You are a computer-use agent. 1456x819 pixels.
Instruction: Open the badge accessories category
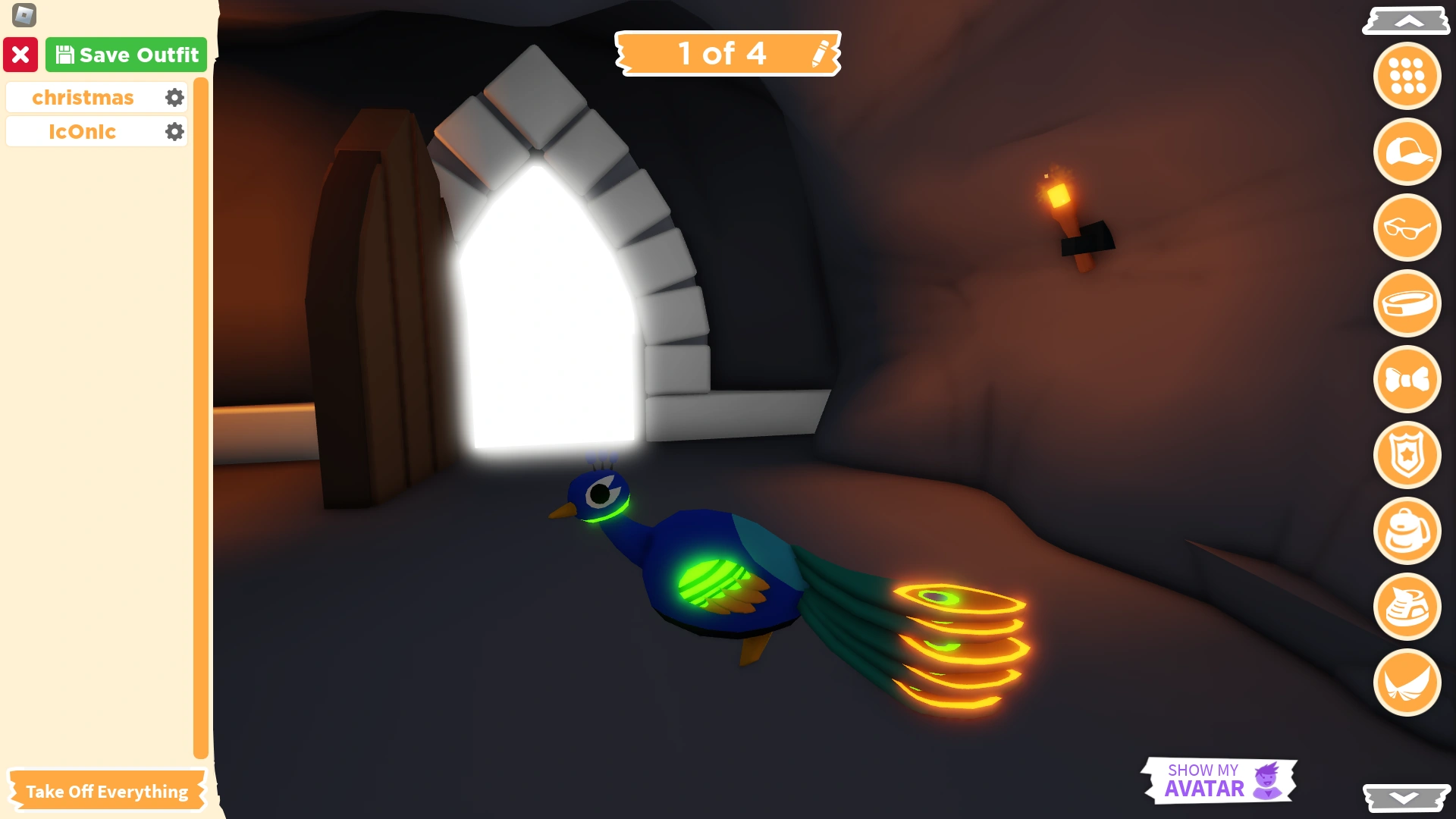pos(1407,455)
